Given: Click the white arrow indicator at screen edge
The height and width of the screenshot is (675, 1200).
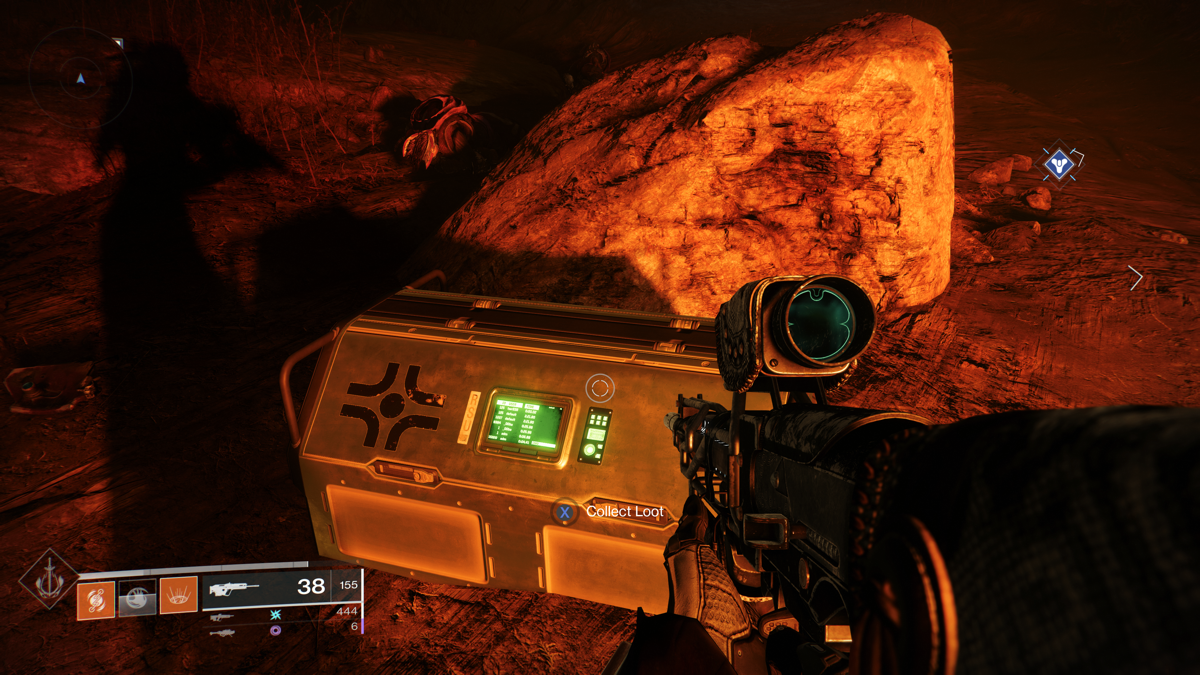Looking at the screenshot, I should tap(1135, 278).
